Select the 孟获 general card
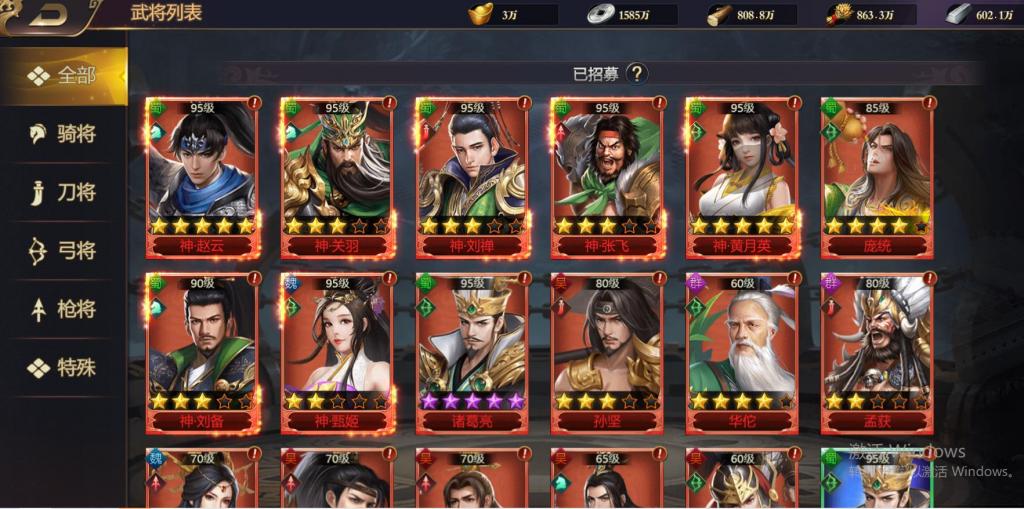 point(877,352)
